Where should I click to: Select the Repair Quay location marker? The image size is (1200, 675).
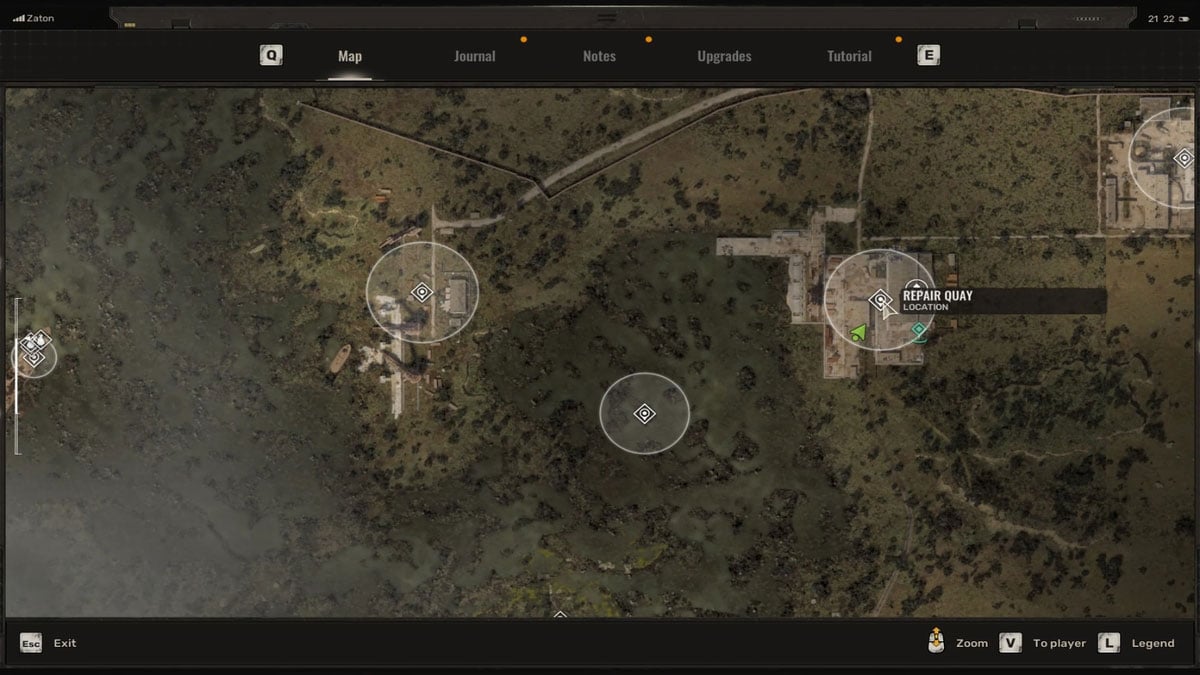point(880,299)
